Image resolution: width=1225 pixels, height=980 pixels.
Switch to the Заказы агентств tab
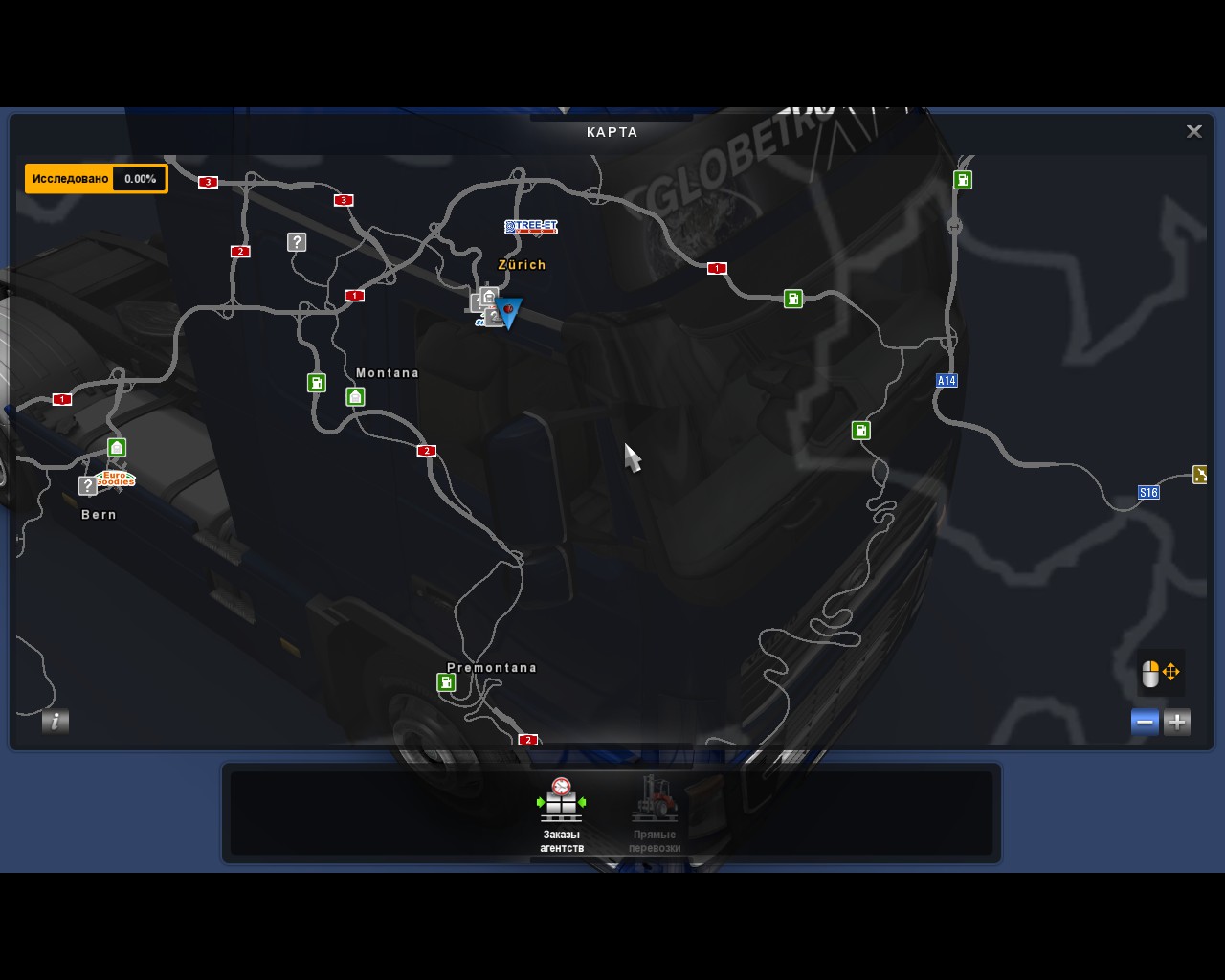pyautogui.click(x=560, y=813)
